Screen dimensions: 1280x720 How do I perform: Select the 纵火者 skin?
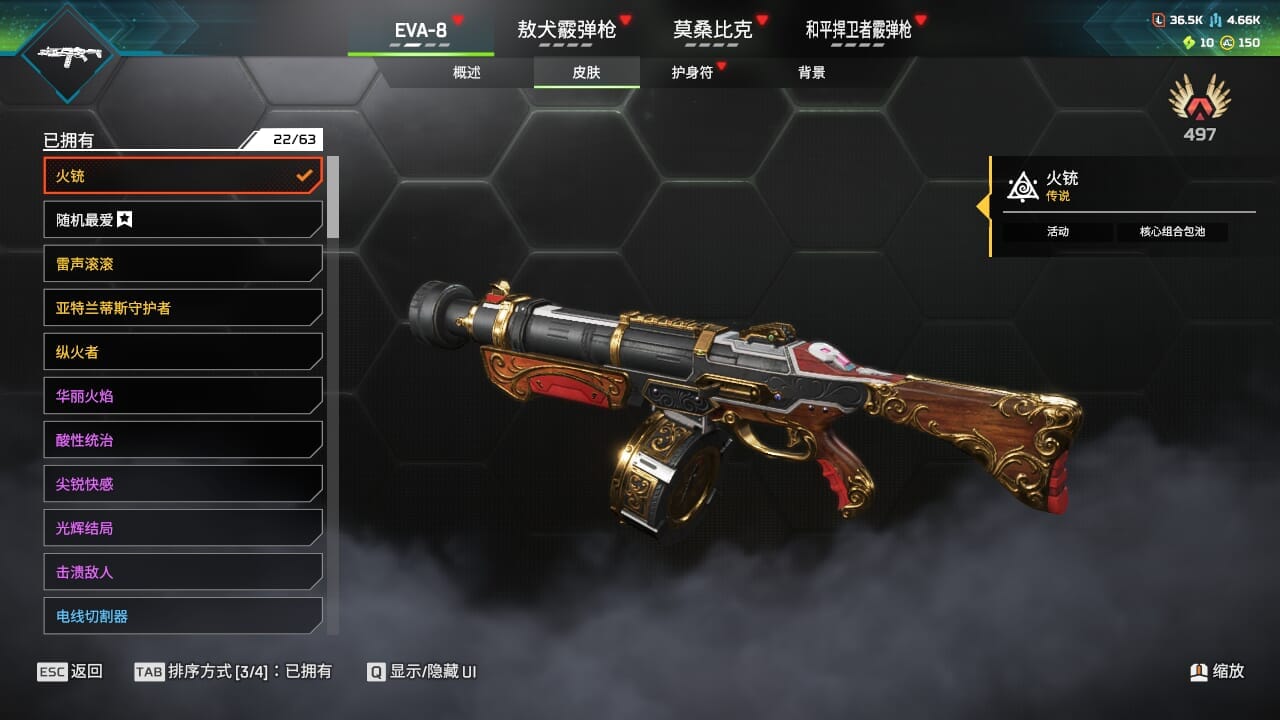point(183,352)
